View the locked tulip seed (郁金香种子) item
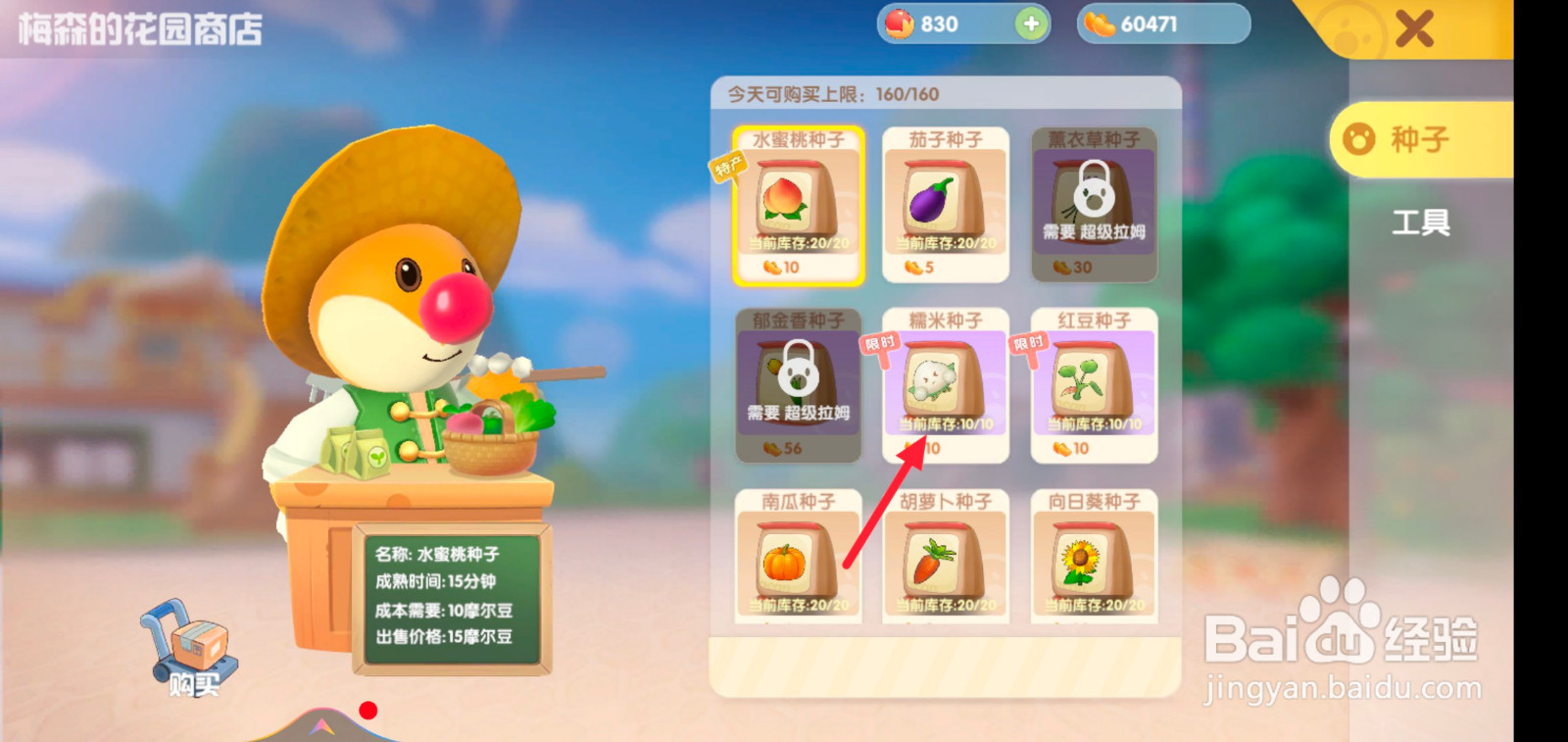Image resolution: width=1568 pixels, height=742 pixels. click(797, 387)
